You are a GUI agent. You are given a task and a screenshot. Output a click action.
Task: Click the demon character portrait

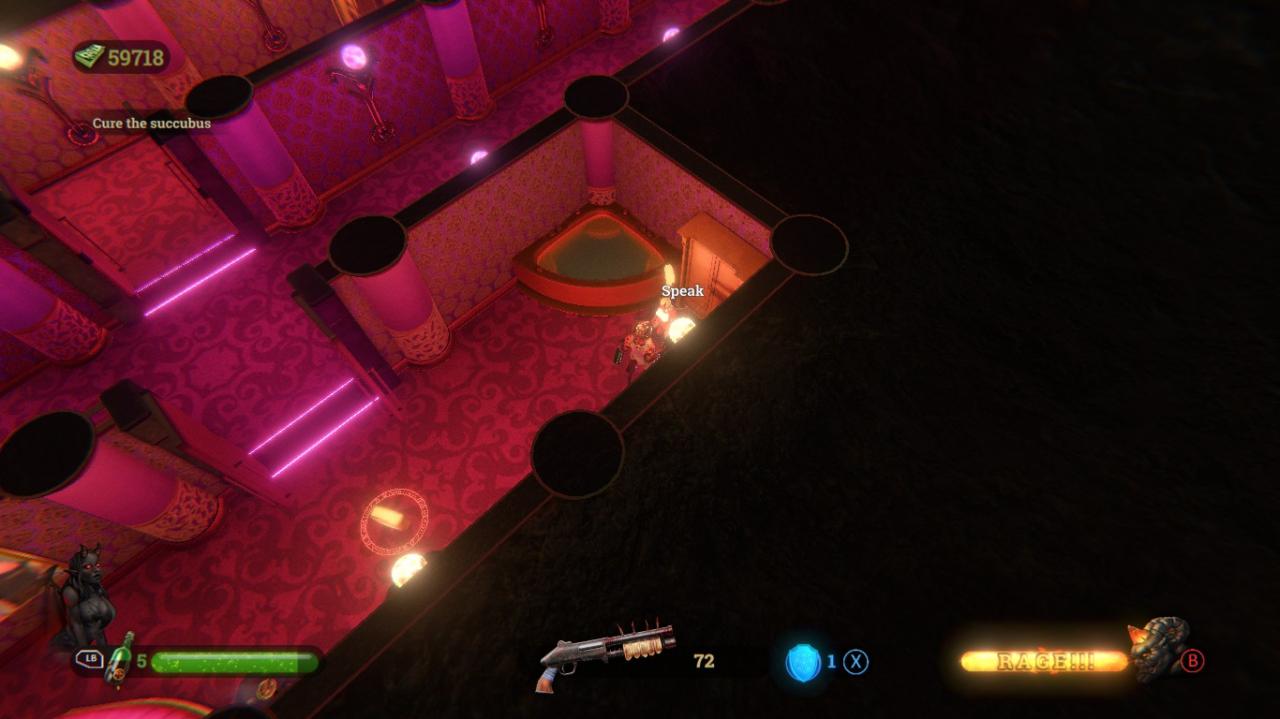(86, 598)
